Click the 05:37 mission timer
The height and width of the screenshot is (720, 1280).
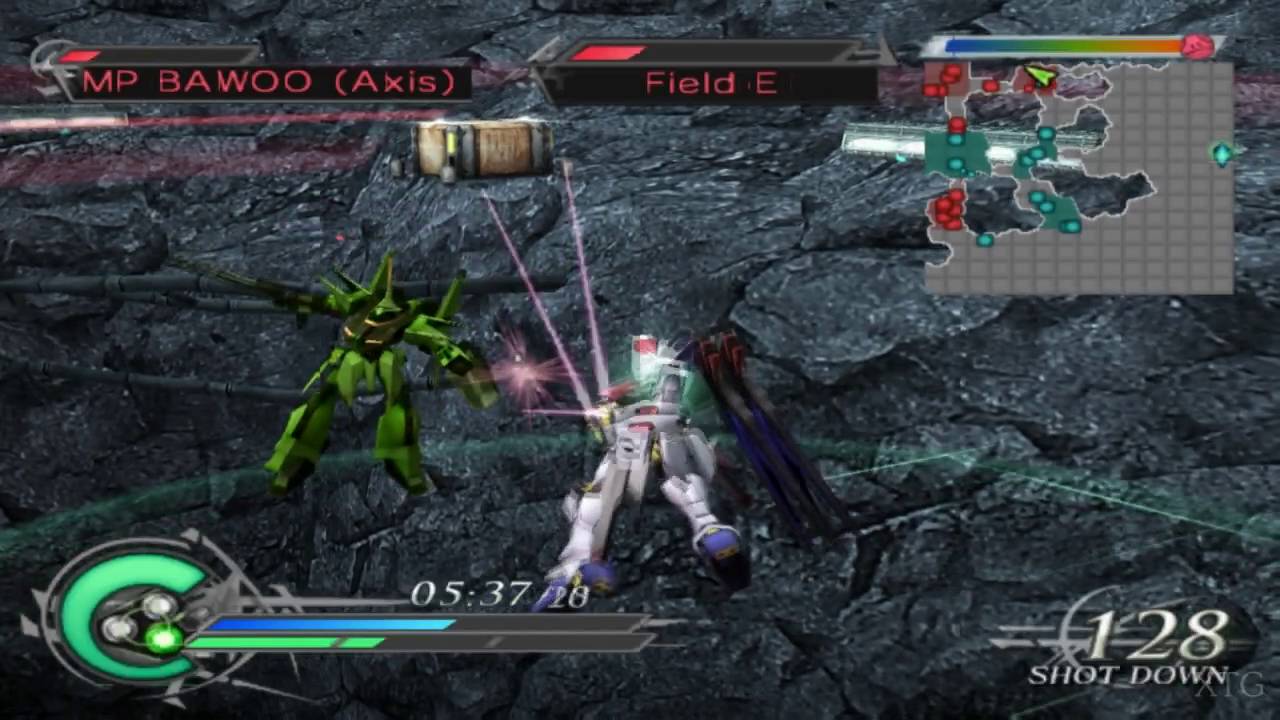point(470,594)
